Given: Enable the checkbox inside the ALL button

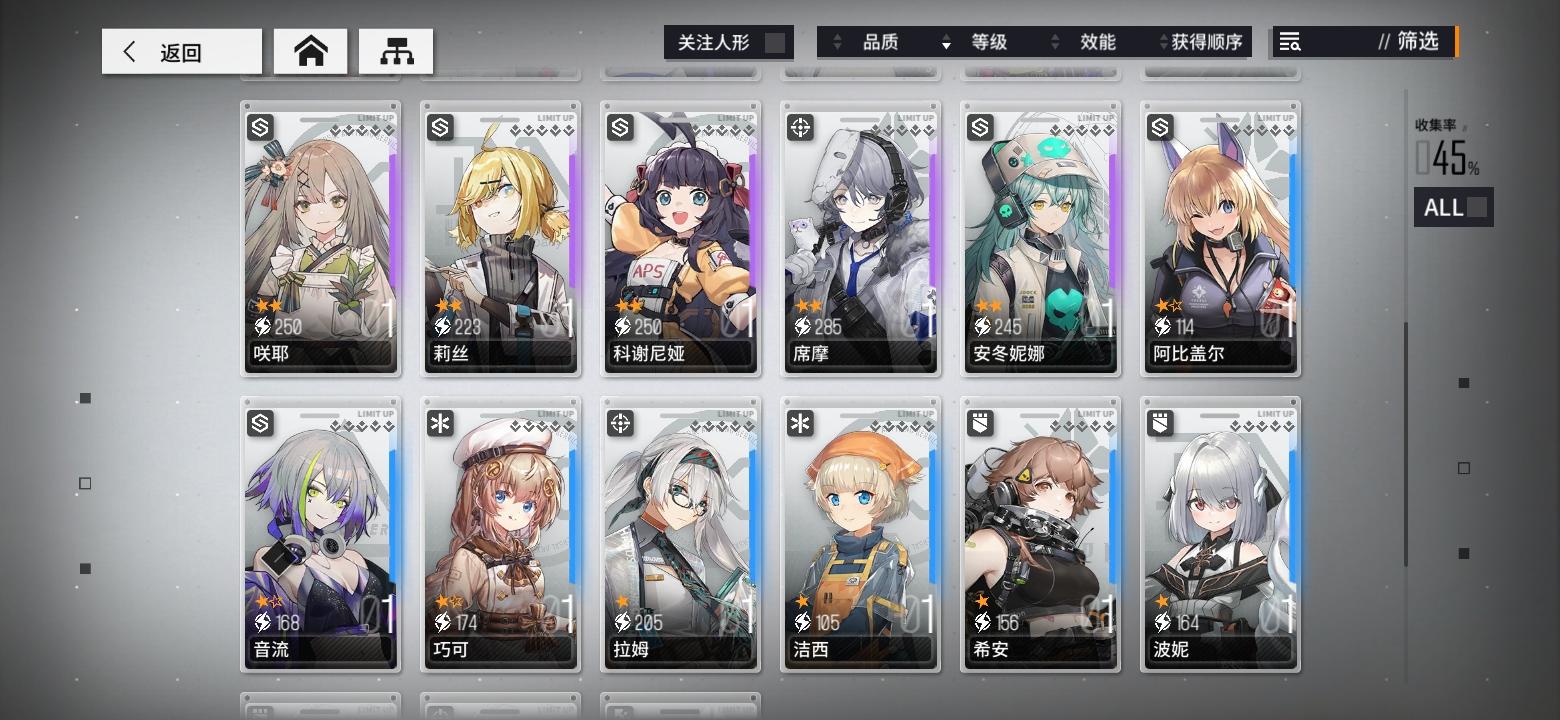Looking at the screenshot, I should (x=1475, y=207).
